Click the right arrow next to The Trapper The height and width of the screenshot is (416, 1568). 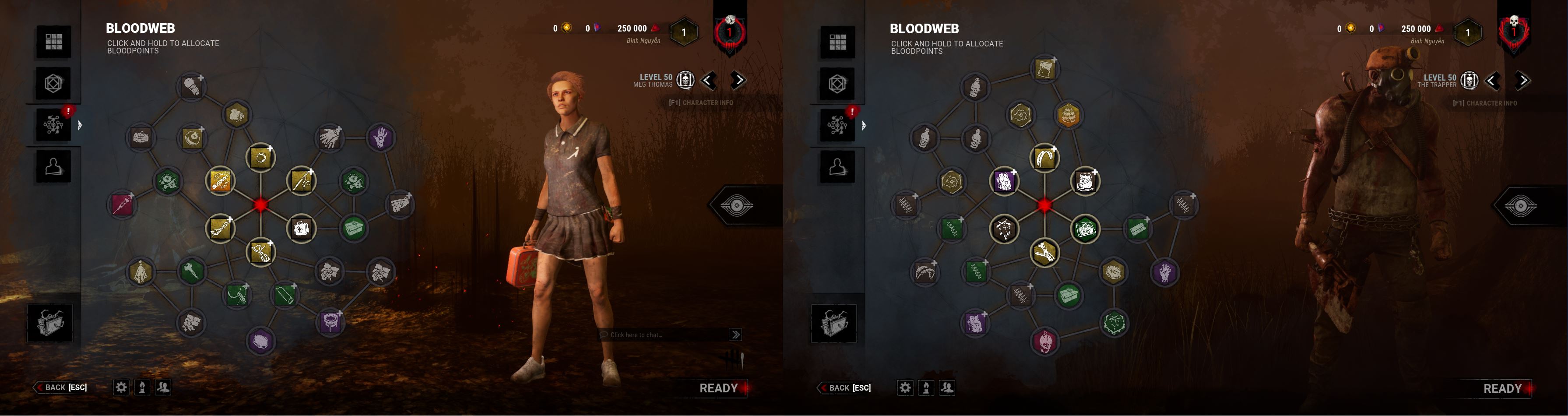pyautogui.click(x=1523, y=80)
